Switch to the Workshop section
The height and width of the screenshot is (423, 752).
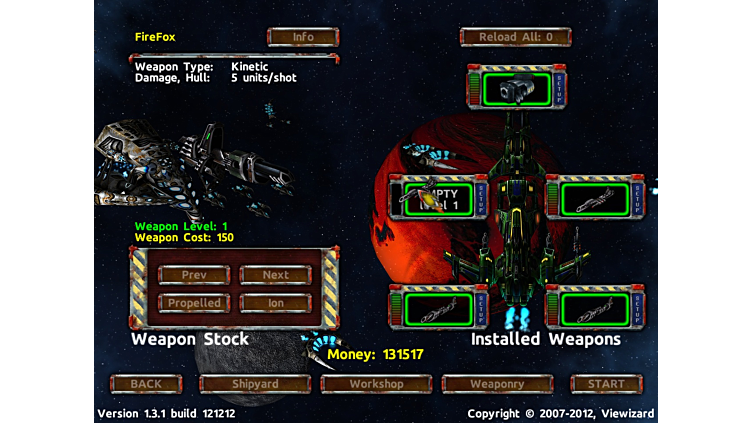376,384
